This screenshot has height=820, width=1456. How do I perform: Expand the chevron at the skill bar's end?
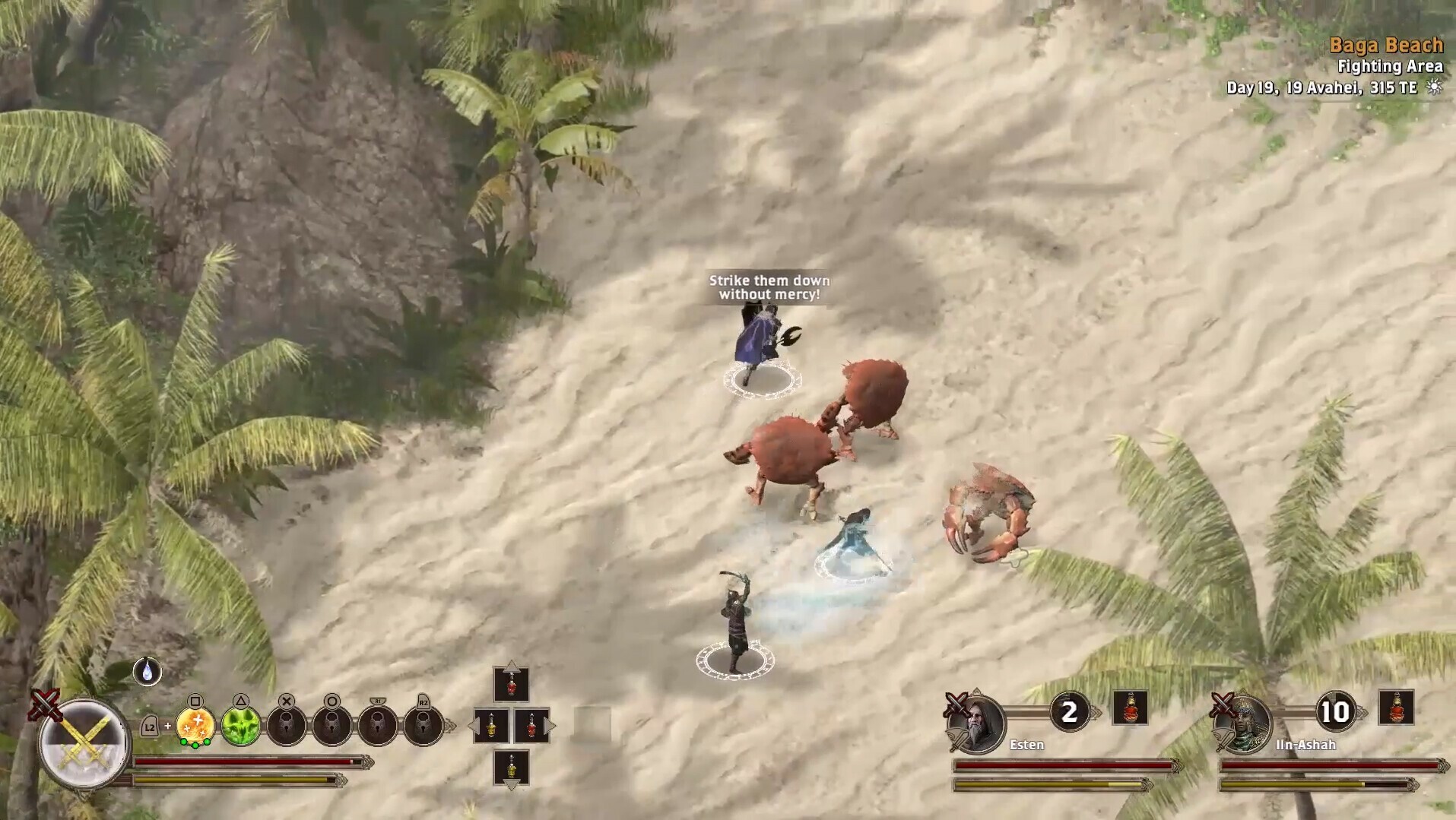click(x=449, y=724)
